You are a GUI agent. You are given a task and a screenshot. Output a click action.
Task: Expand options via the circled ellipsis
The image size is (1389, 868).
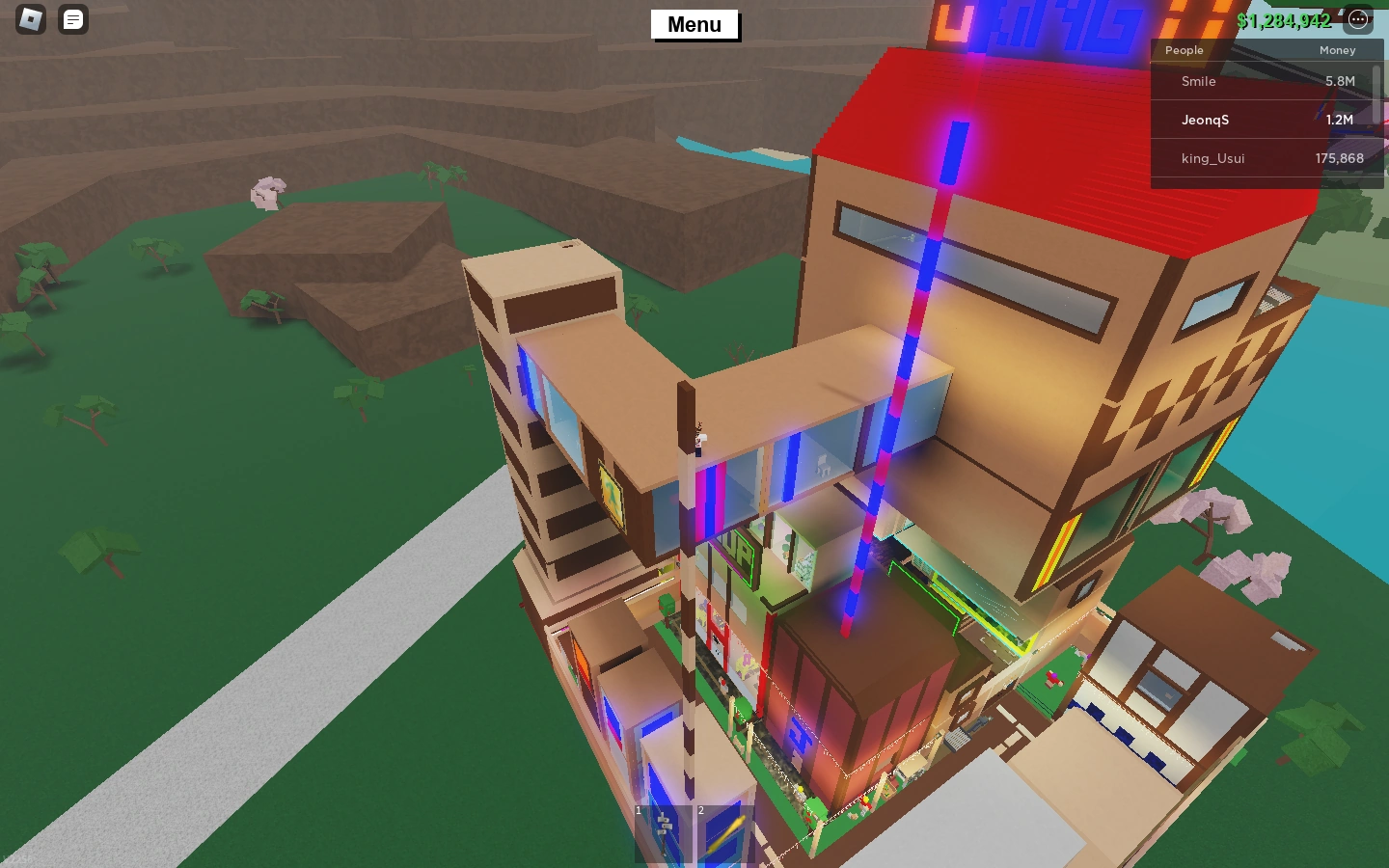tap(1359, 18)
